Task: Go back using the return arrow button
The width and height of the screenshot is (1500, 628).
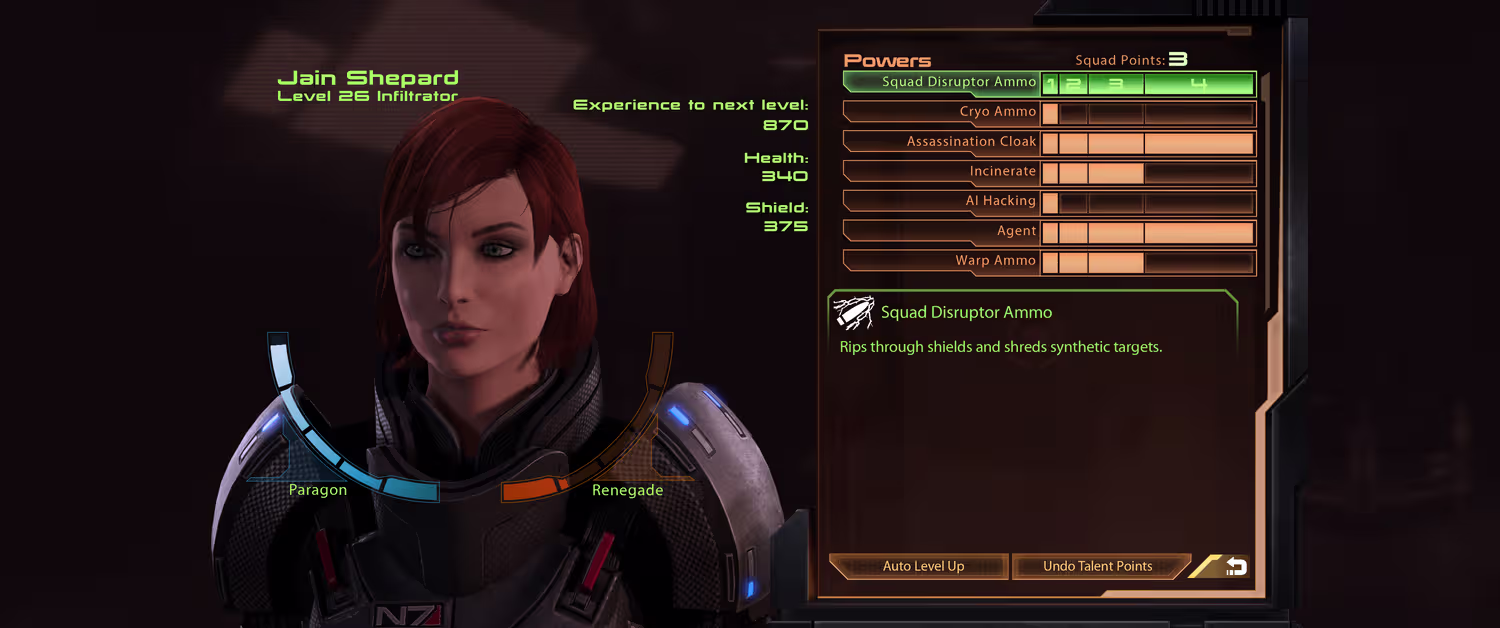Action: coord(1233,567)
